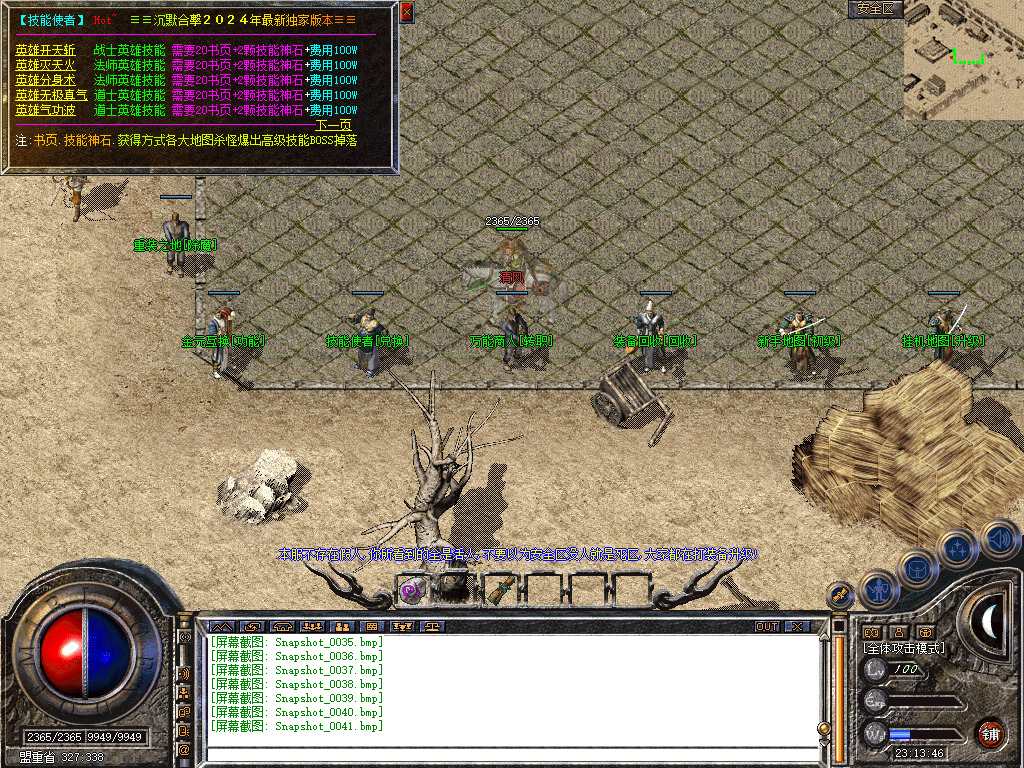The width and height of the screenshot is (1024, 768).
Task: Open the bag inventory round button
Action: click(919, 568)
